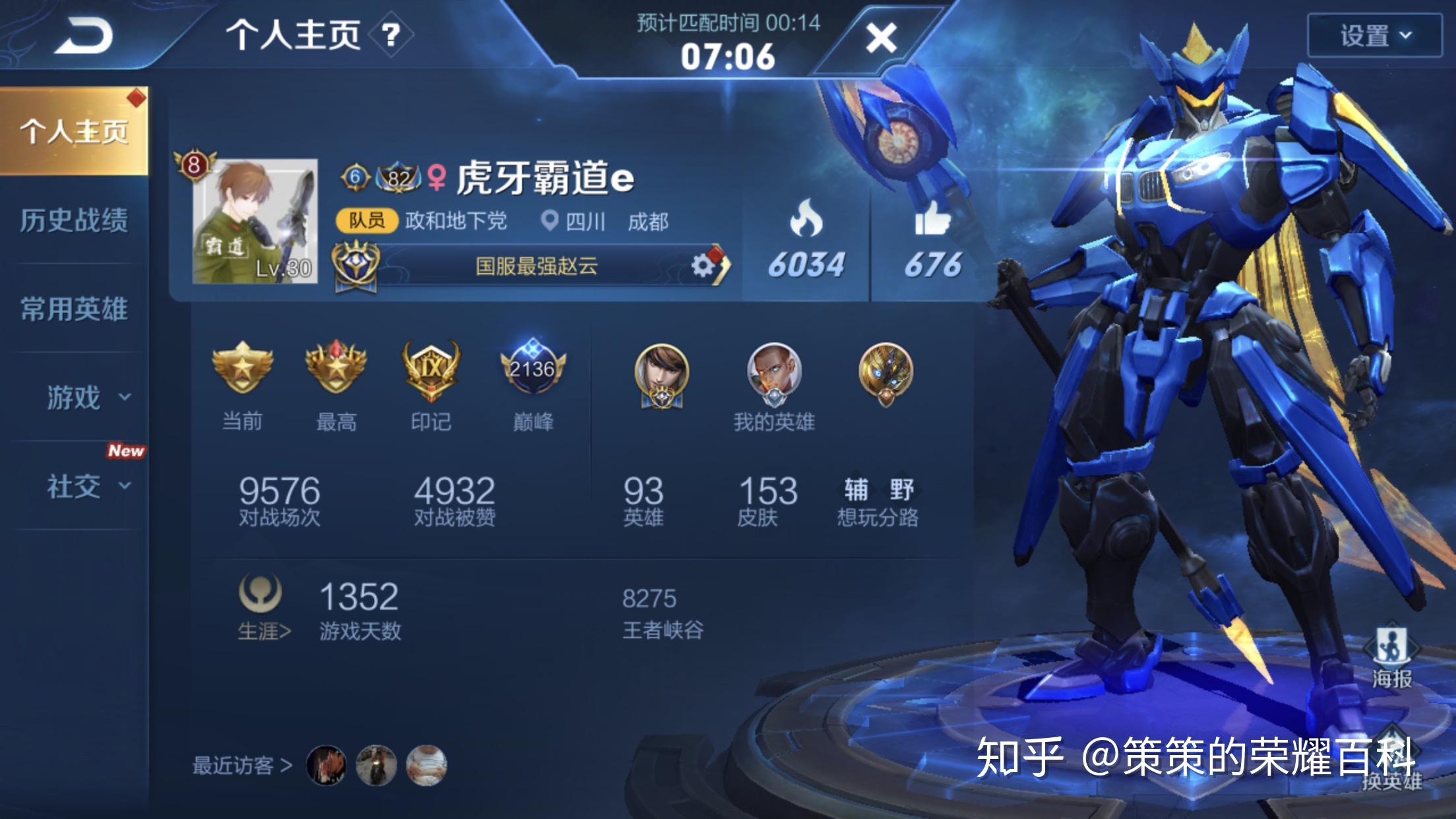Open the 常用英雄 tab
The height and width of the screenshot is (819, 1456).
pyautogui.click(x=76, y=309)
